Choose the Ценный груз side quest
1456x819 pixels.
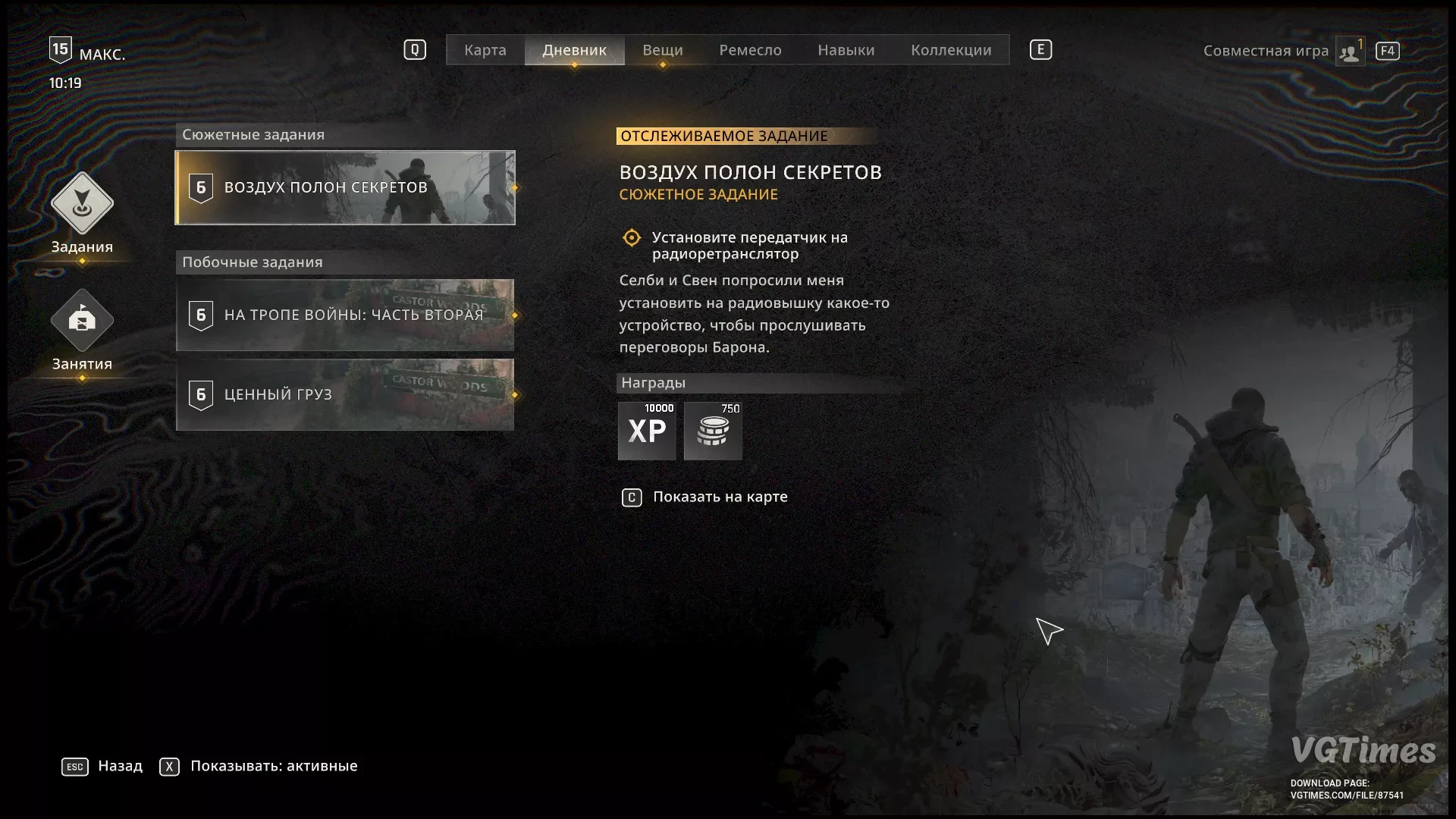click(x=345, y=394)
